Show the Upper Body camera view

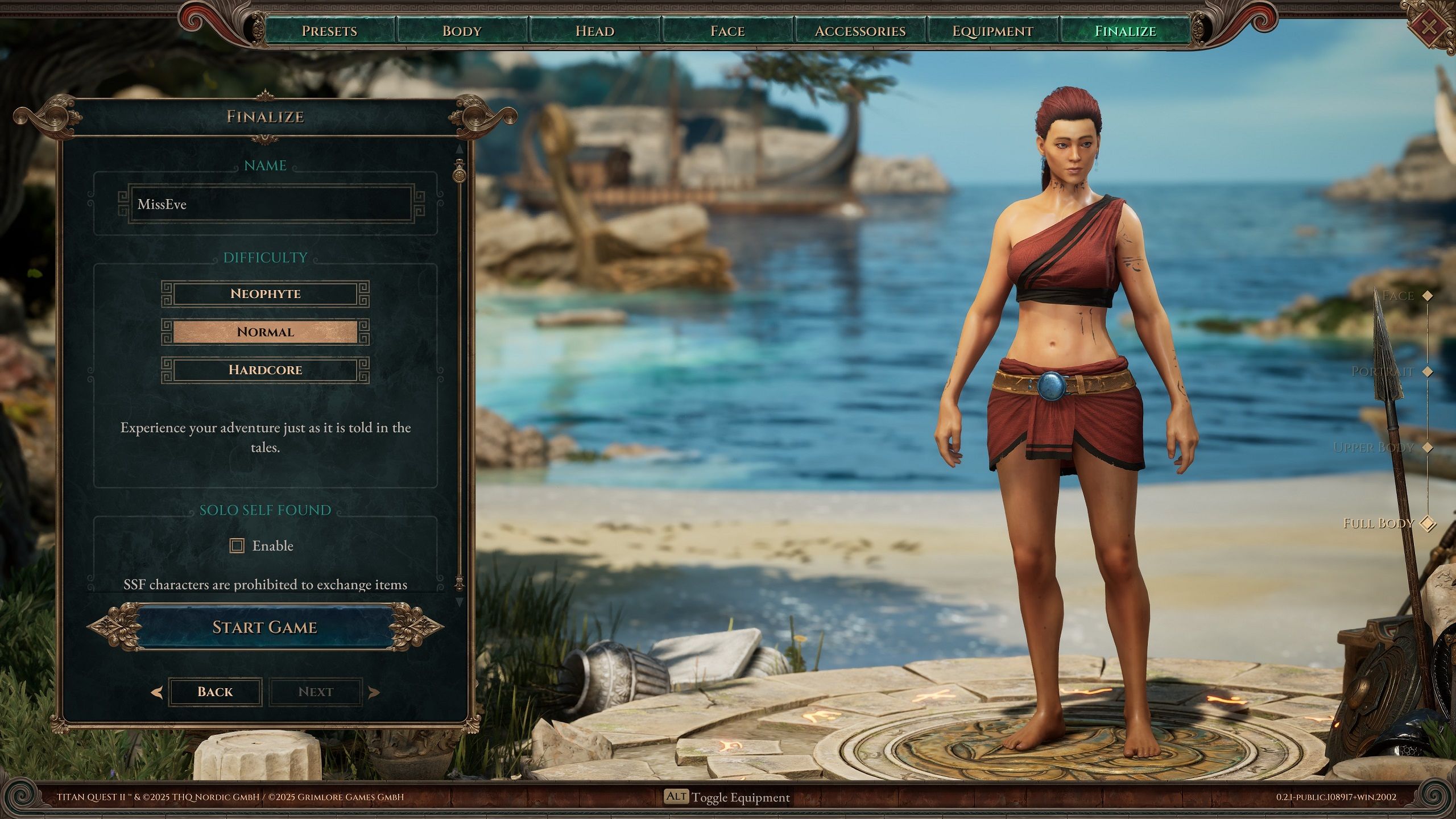pos(1427,448)
